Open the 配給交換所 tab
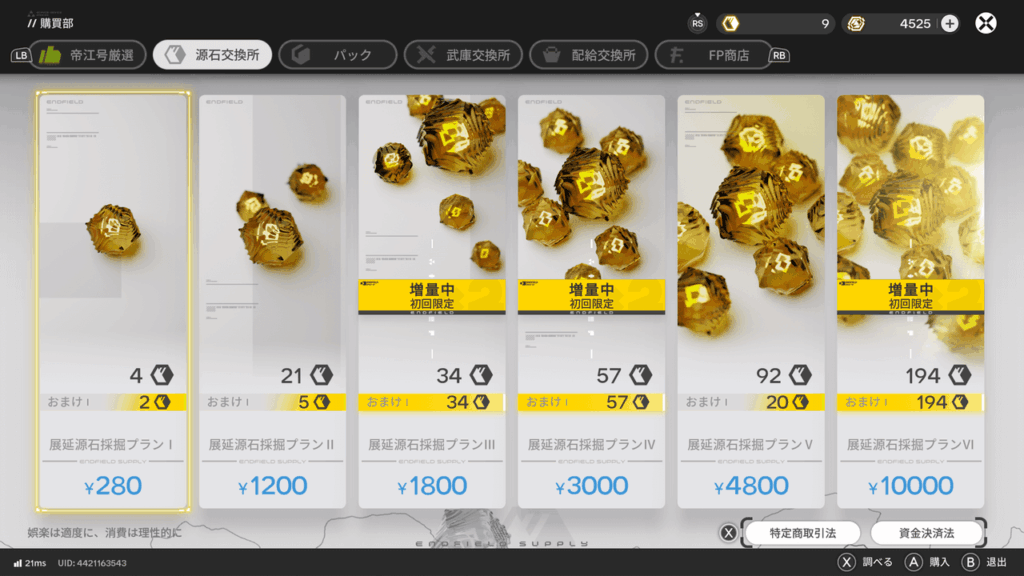 coord(589,55)
